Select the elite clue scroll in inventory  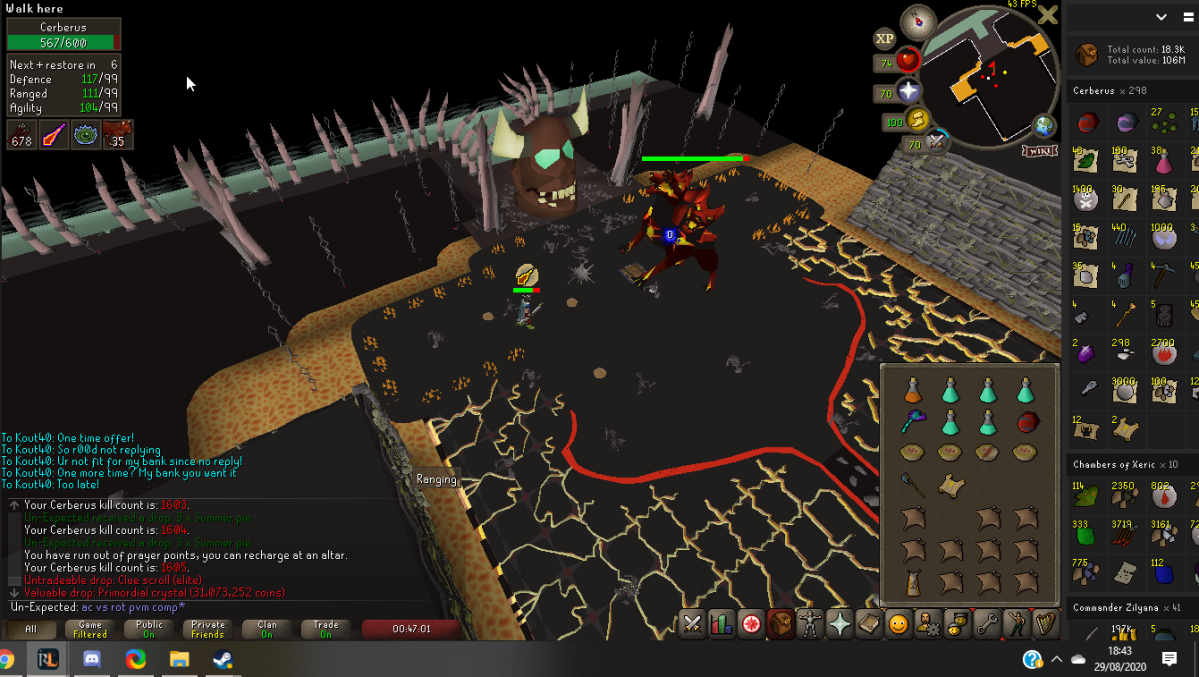pyautogui.click(x=949, y=486)
